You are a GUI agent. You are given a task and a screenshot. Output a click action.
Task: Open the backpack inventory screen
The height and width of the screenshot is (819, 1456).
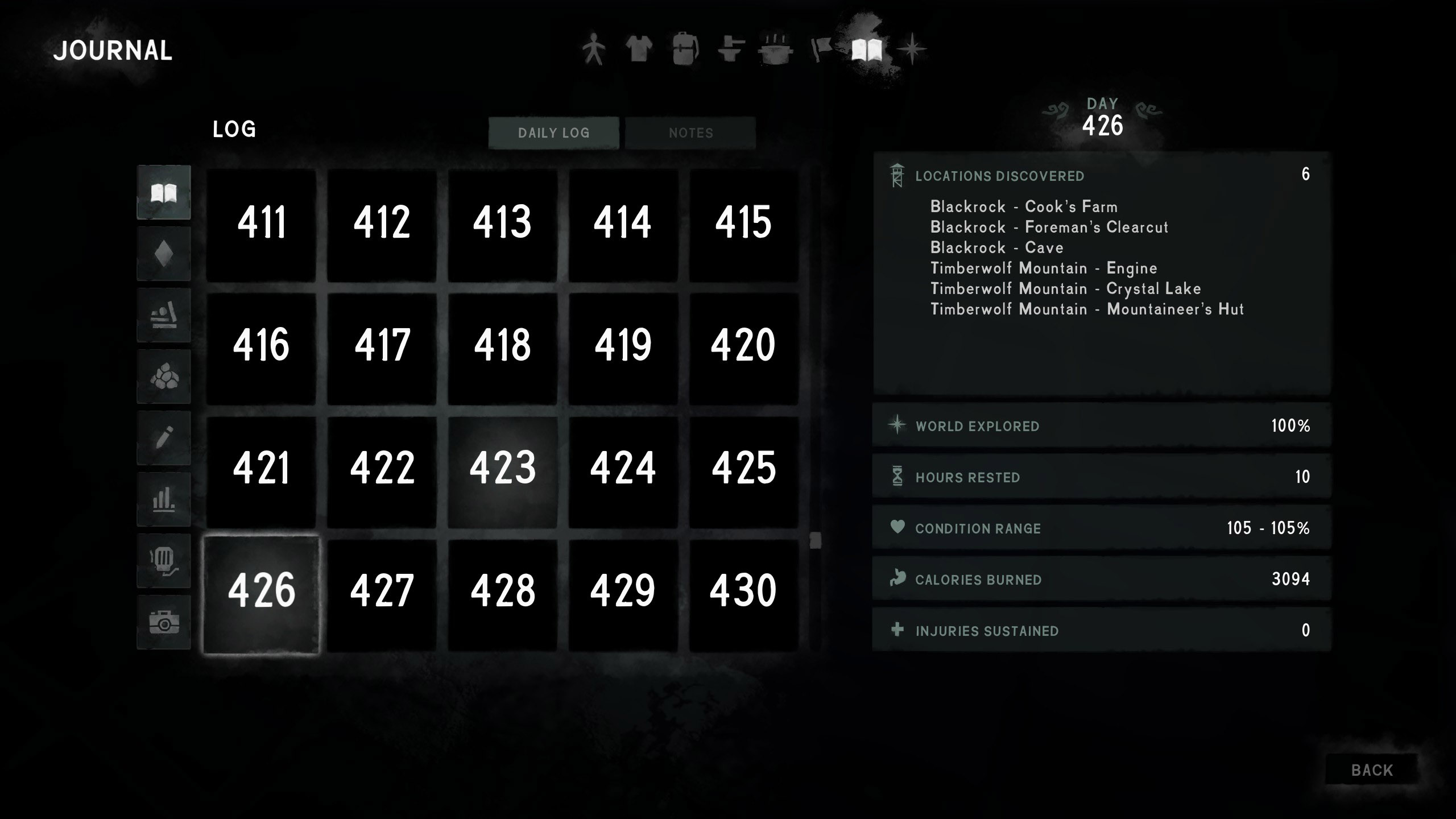(x=685, y=49)
